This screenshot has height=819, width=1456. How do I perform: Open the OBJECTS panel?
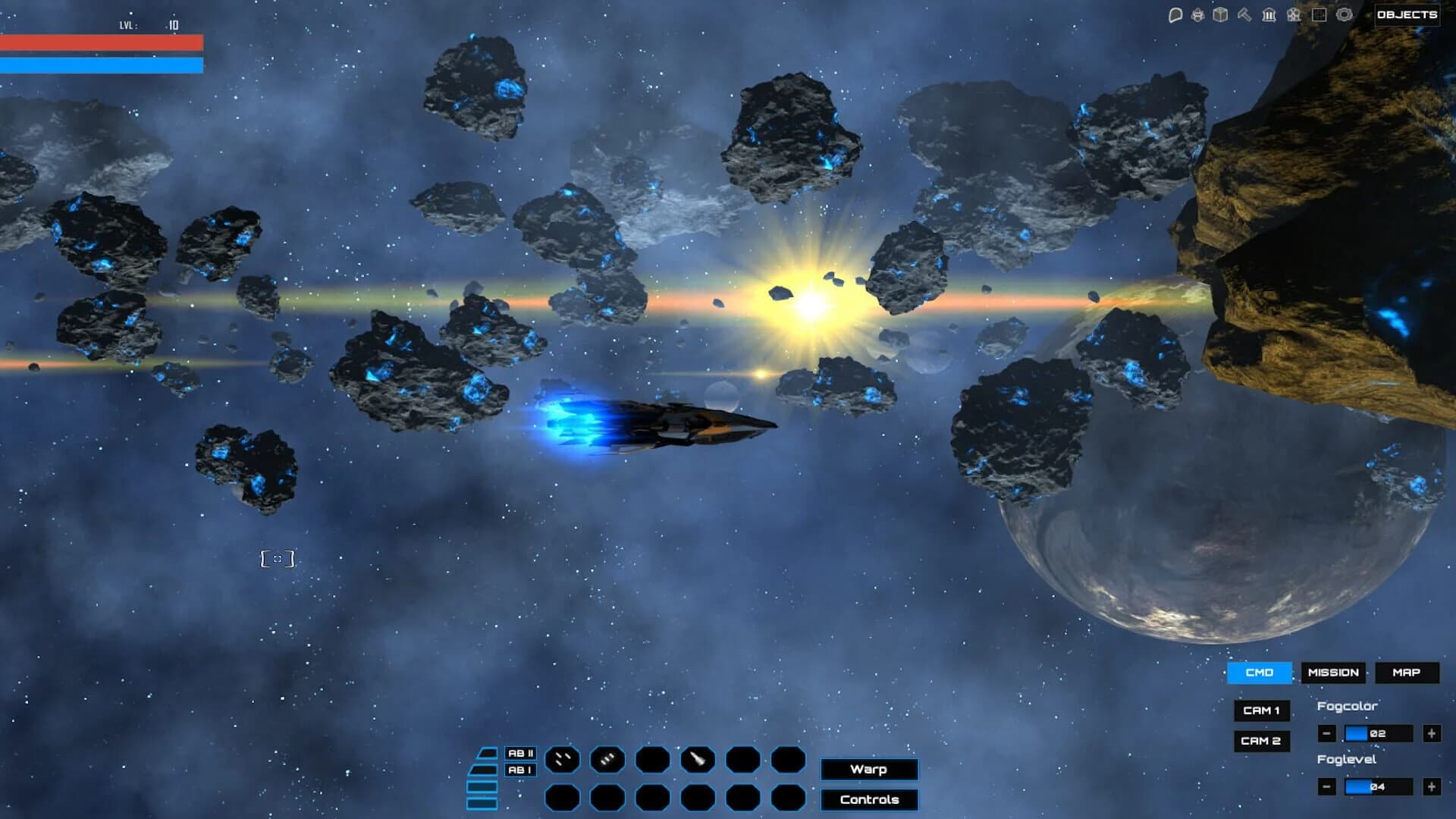point(1407,14)
